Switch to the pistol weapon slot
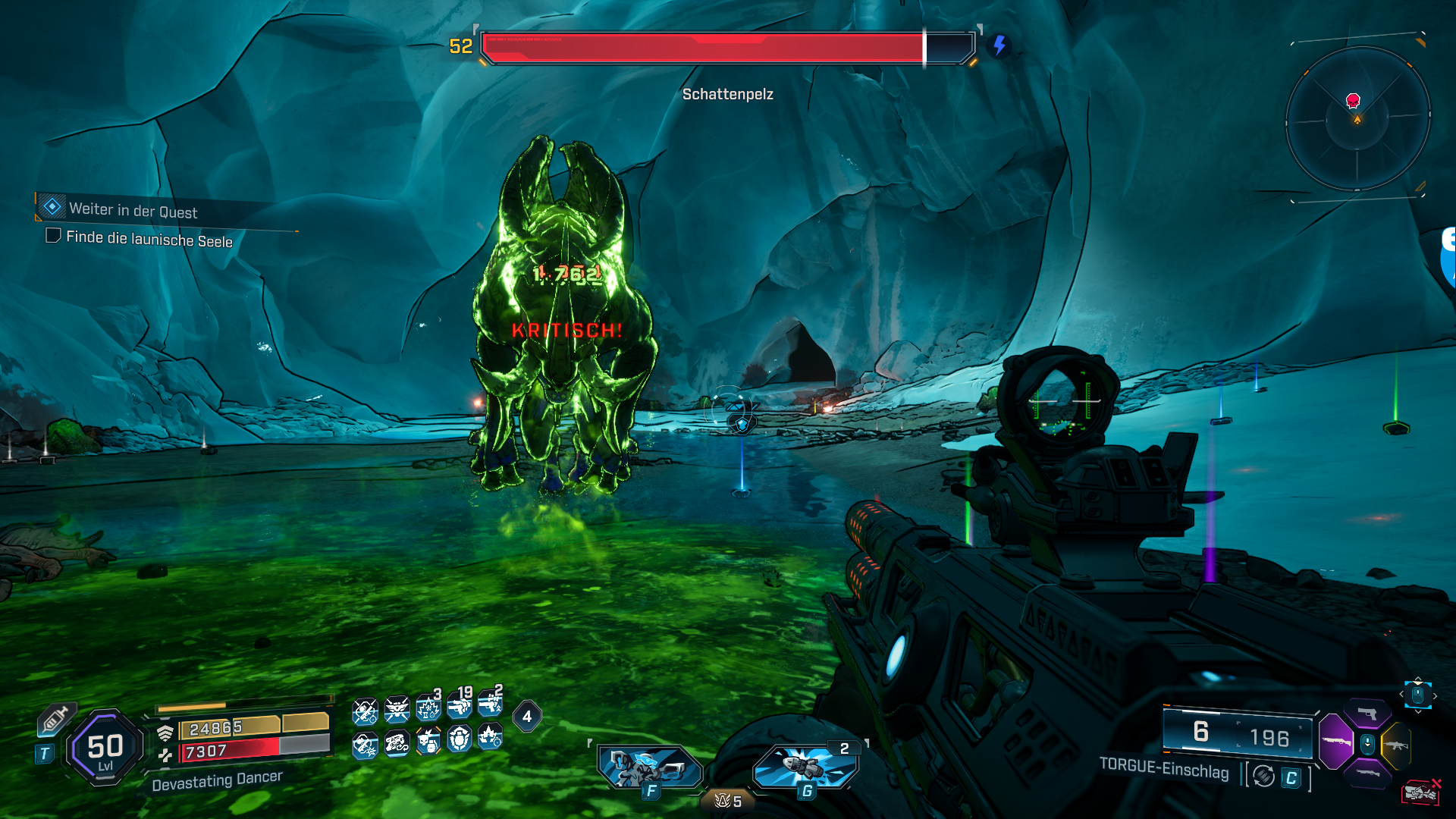 [1368, 714]
